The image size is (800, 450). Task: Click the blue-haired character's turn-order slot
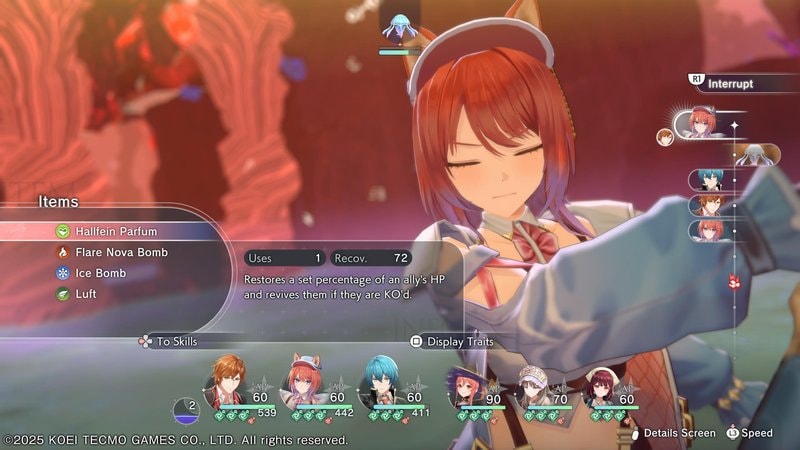(709, 180)
